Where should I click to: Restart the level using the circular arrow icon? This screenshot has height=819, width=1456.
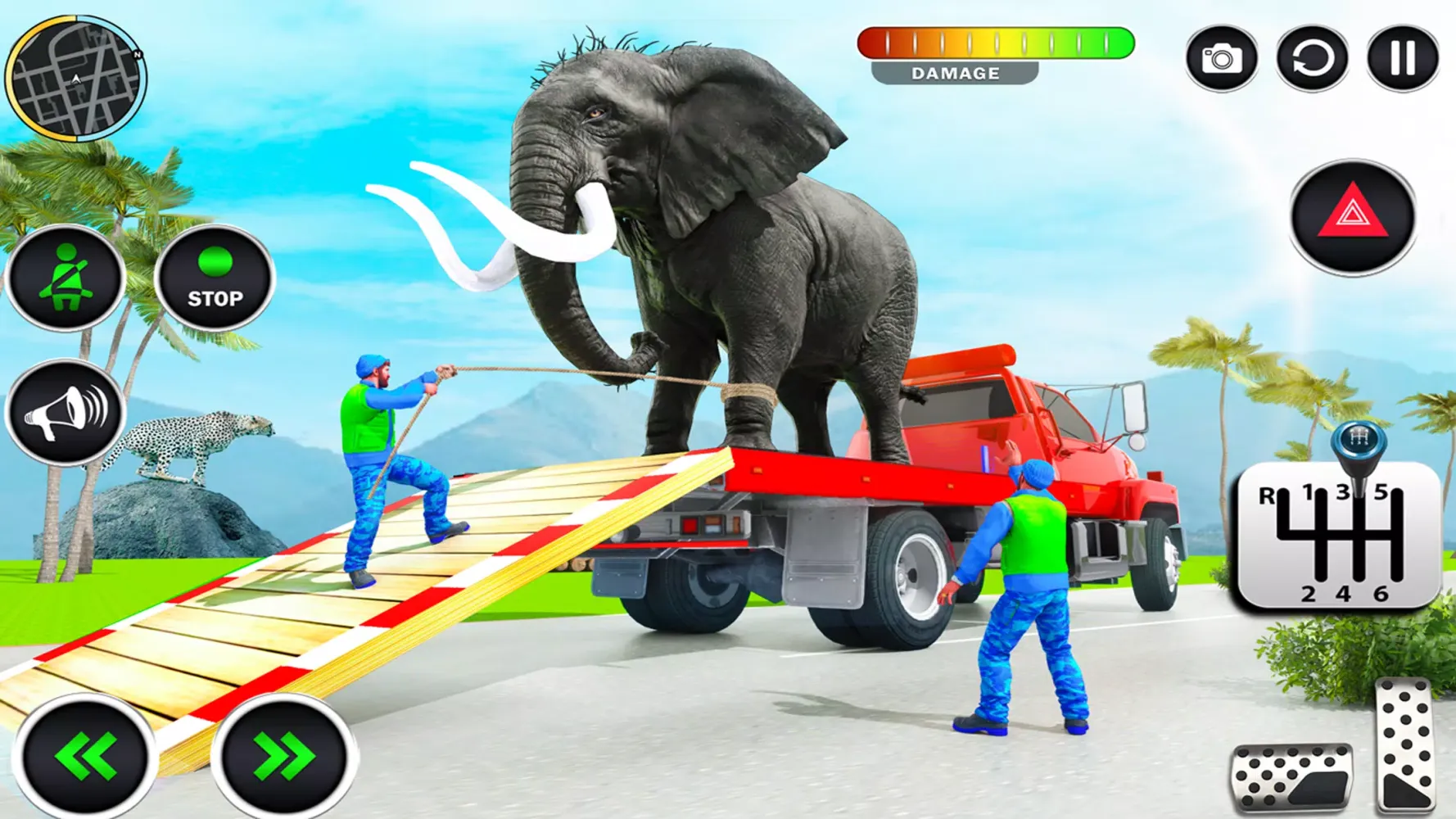click(x=1314, y=59)
